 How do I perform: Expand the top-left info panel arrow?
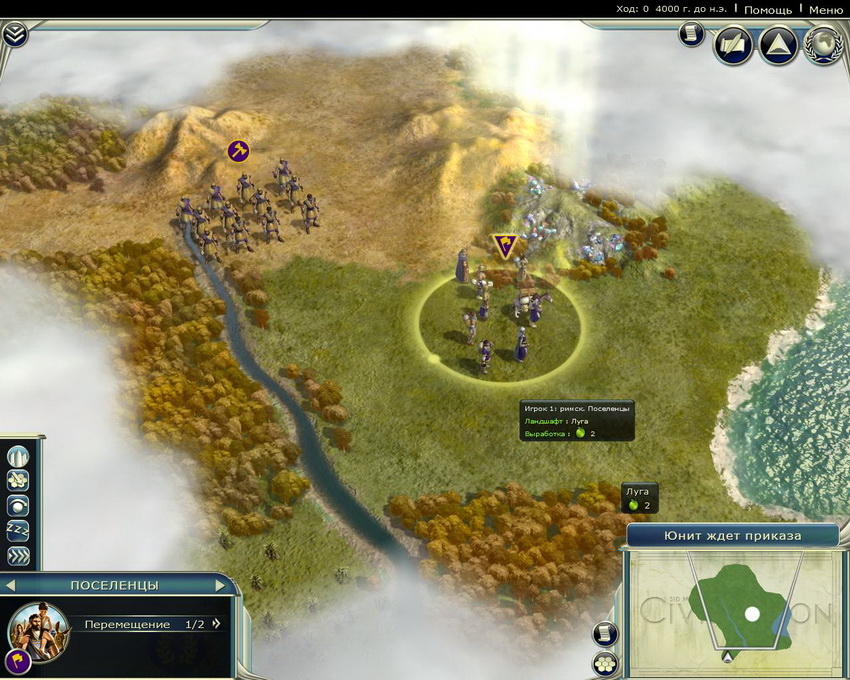pos(15,35)
